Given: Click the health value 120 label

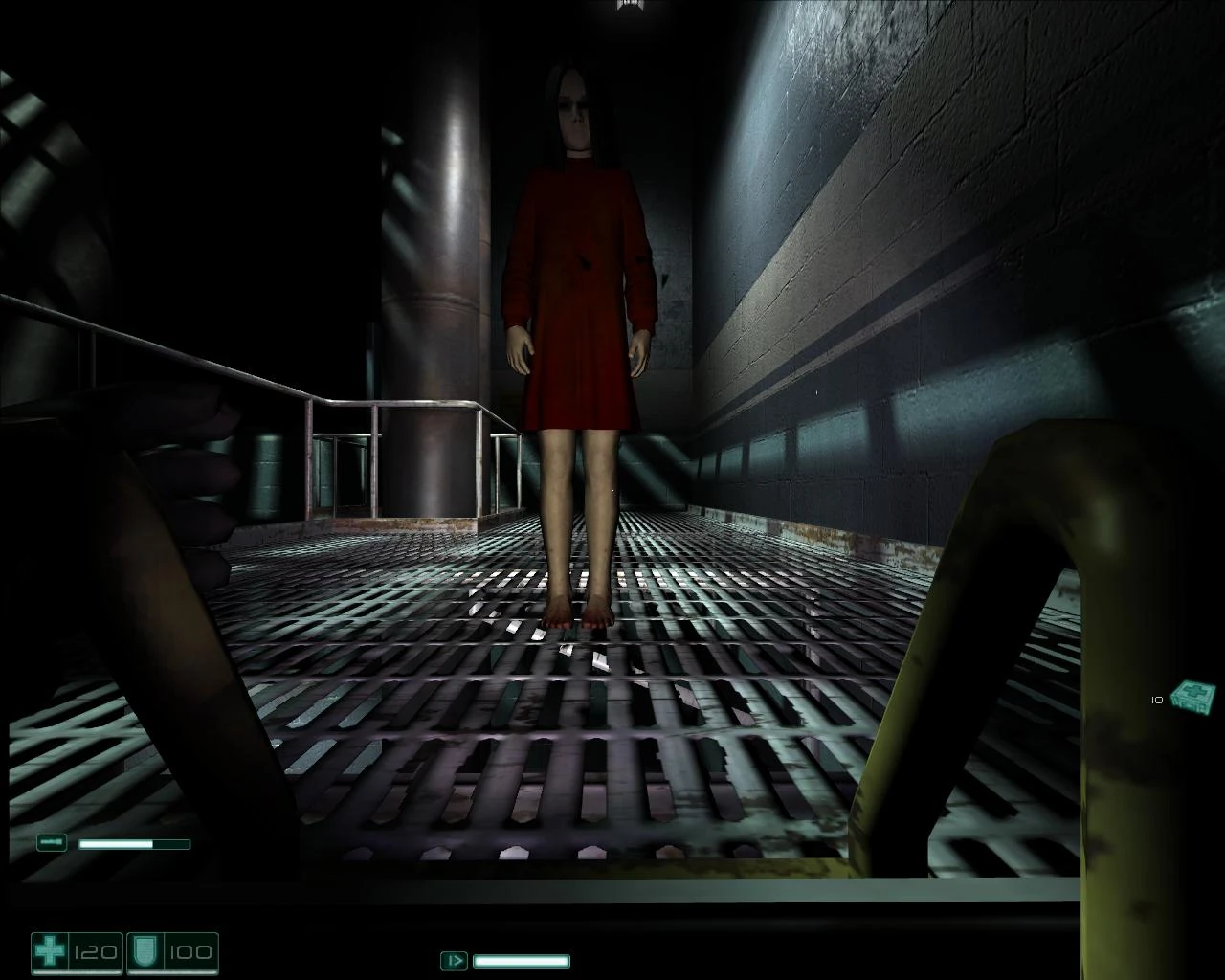Looking at the screenshot, I should [94, 953].
